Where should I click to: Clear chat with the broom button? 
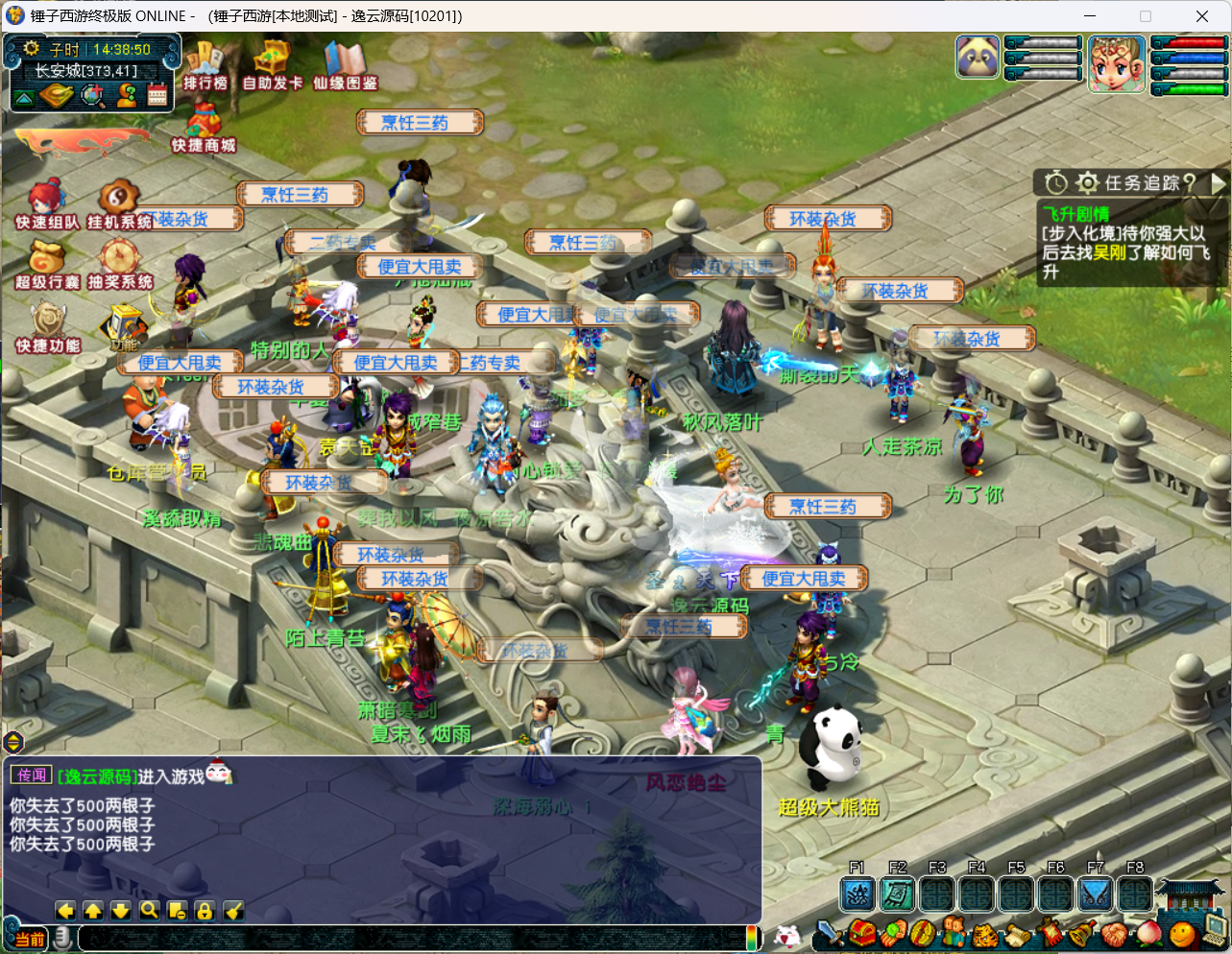coord(233,911)
